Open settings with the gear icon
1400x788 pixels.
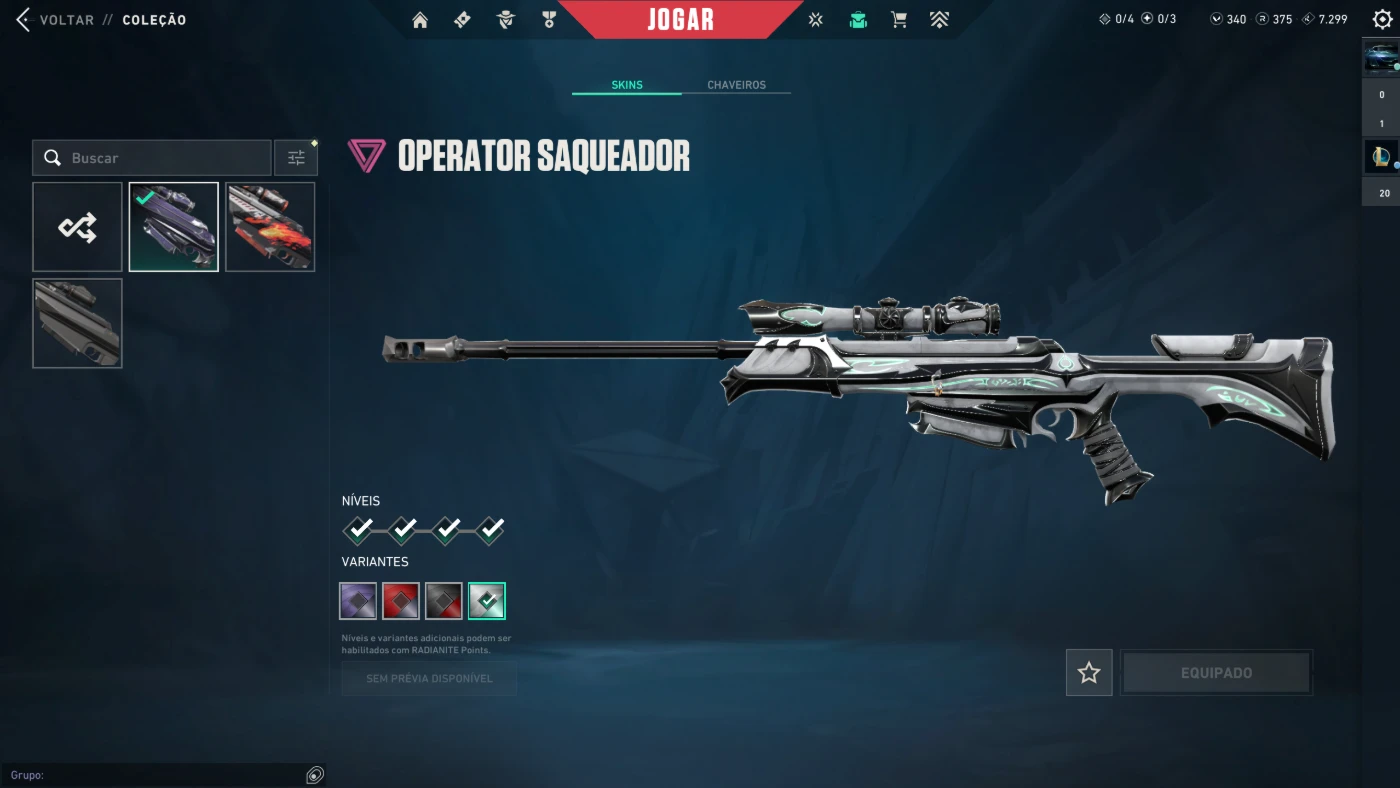[1382, 20]
